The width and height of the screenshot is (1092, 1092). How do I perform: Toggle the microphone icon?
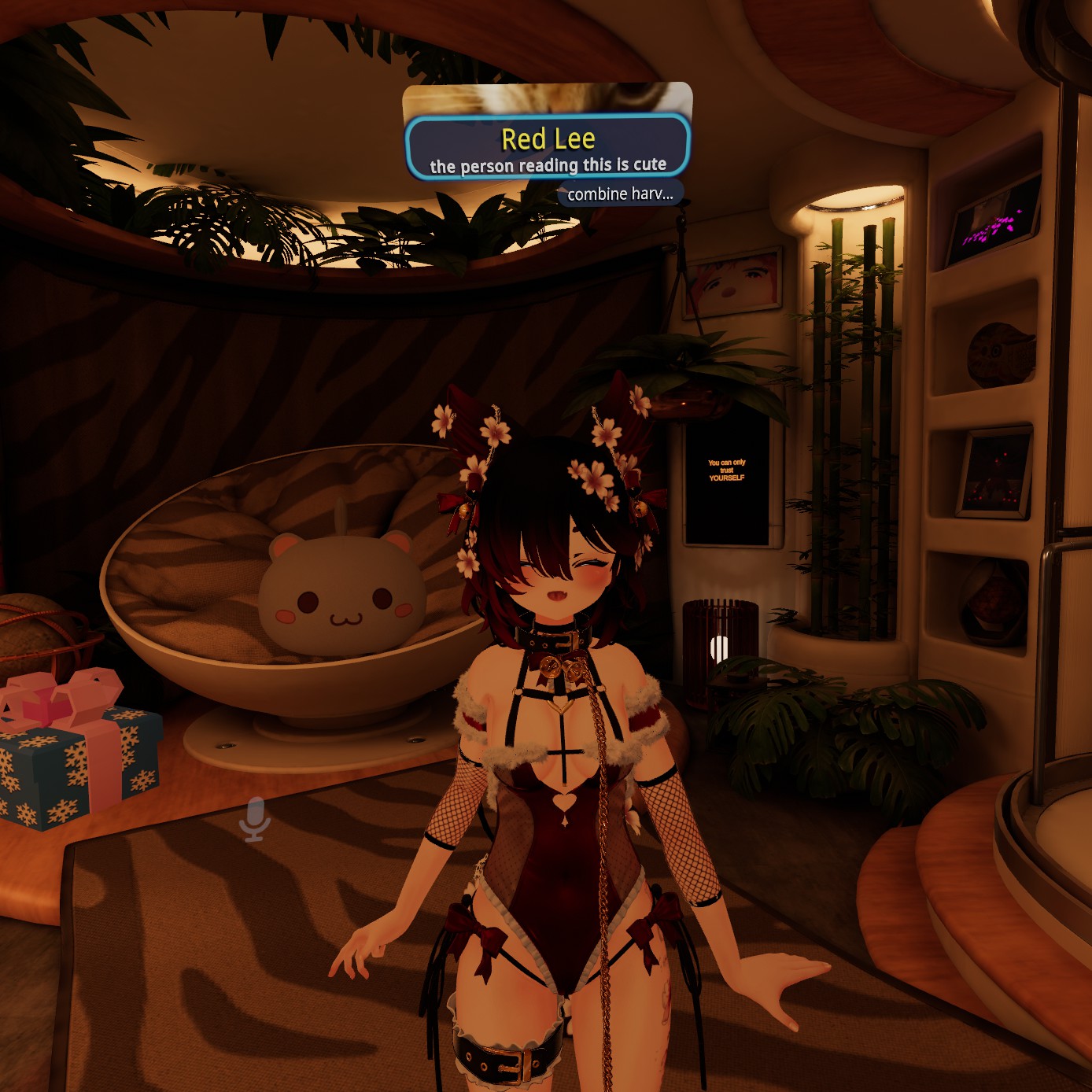(x=255, y=819)
